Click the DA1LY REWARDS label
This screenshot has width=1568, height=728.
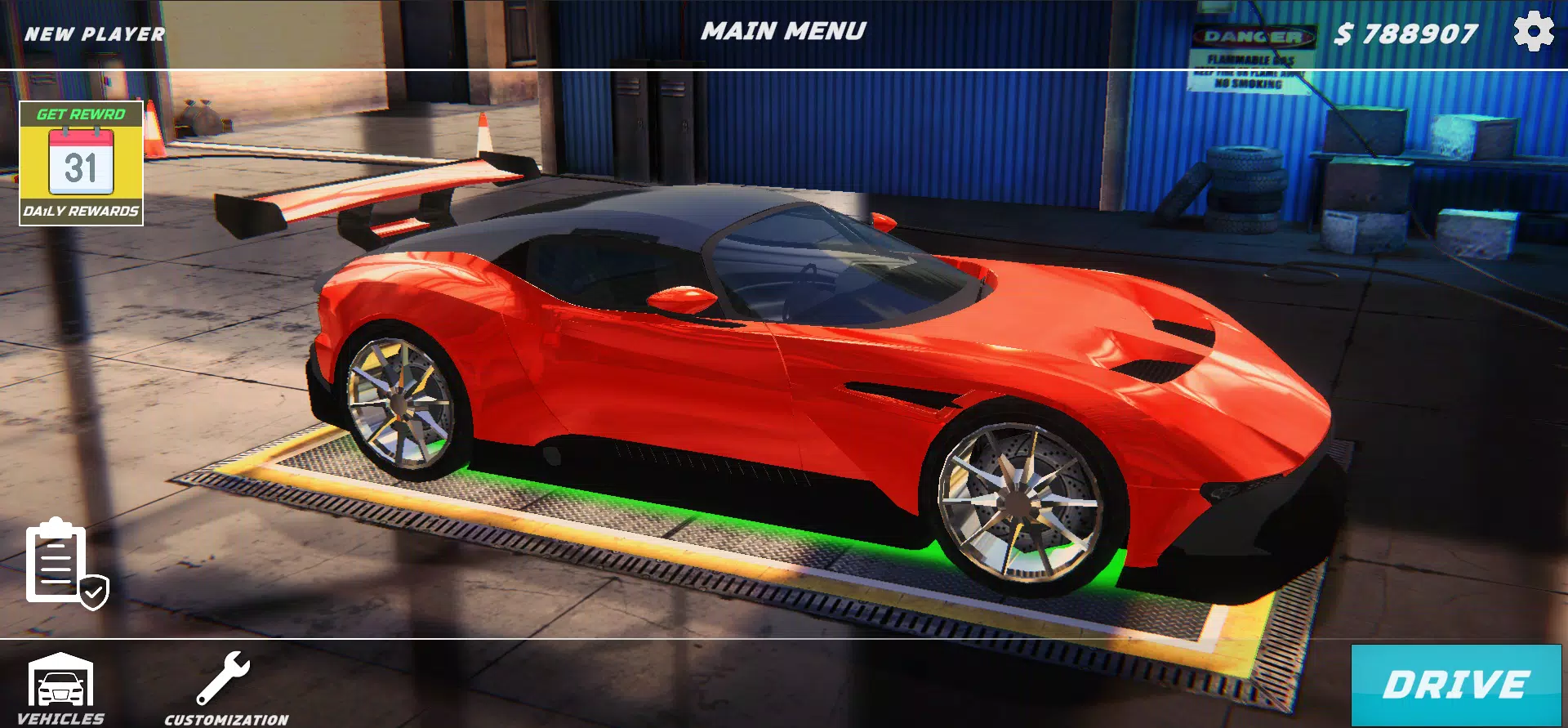coord(82,211)
